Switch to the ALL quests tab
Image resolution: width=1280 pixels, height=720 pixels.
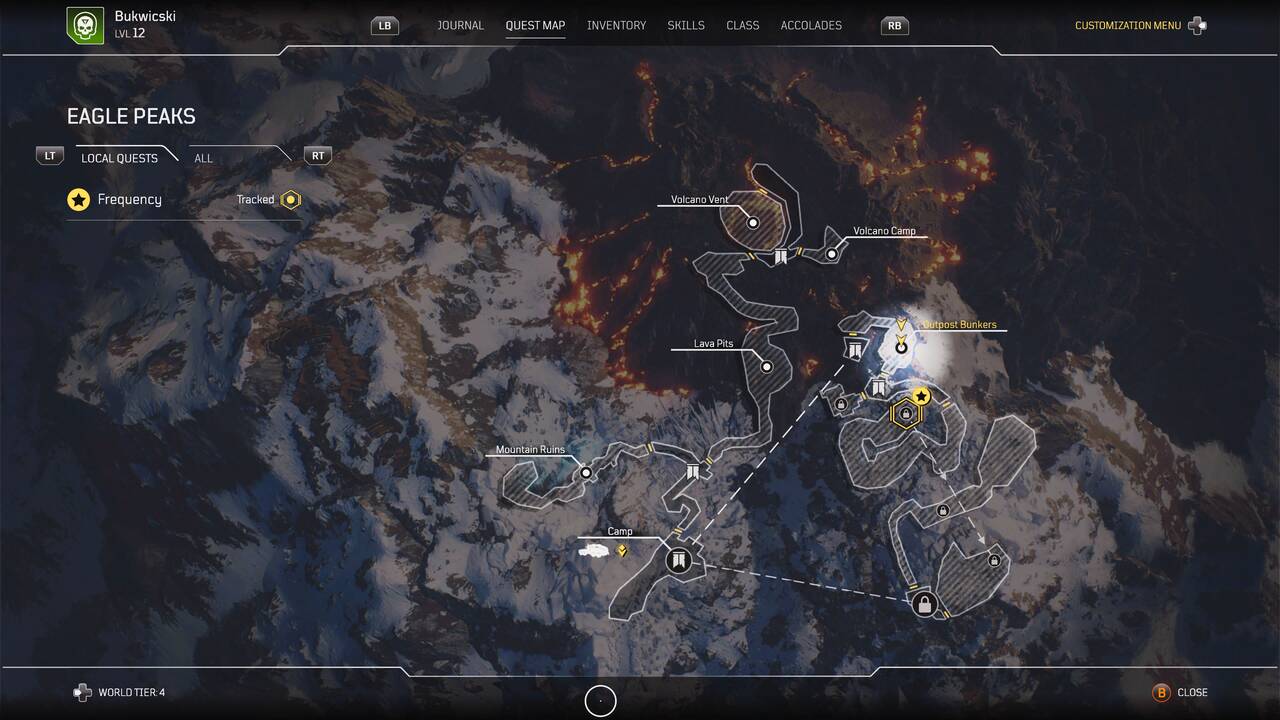(x=203, y=158)
